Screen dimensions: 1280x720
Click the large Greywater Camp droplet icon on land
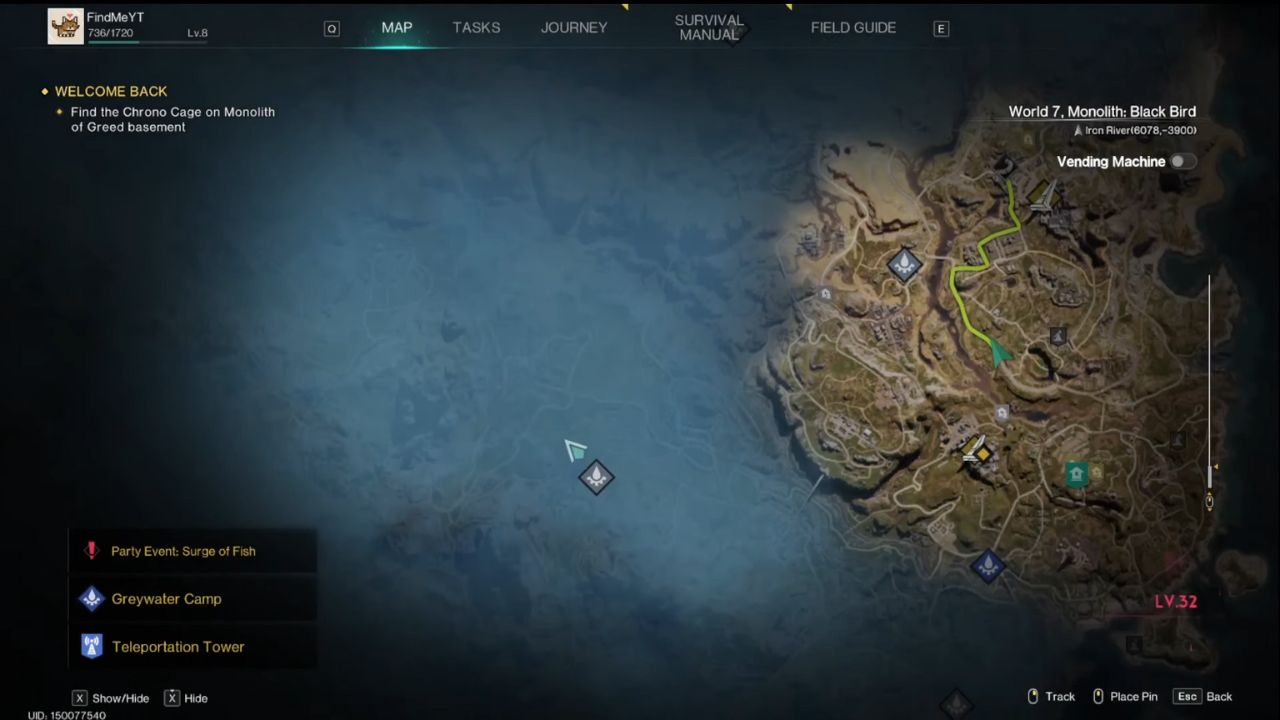click(x=903, y=262)
